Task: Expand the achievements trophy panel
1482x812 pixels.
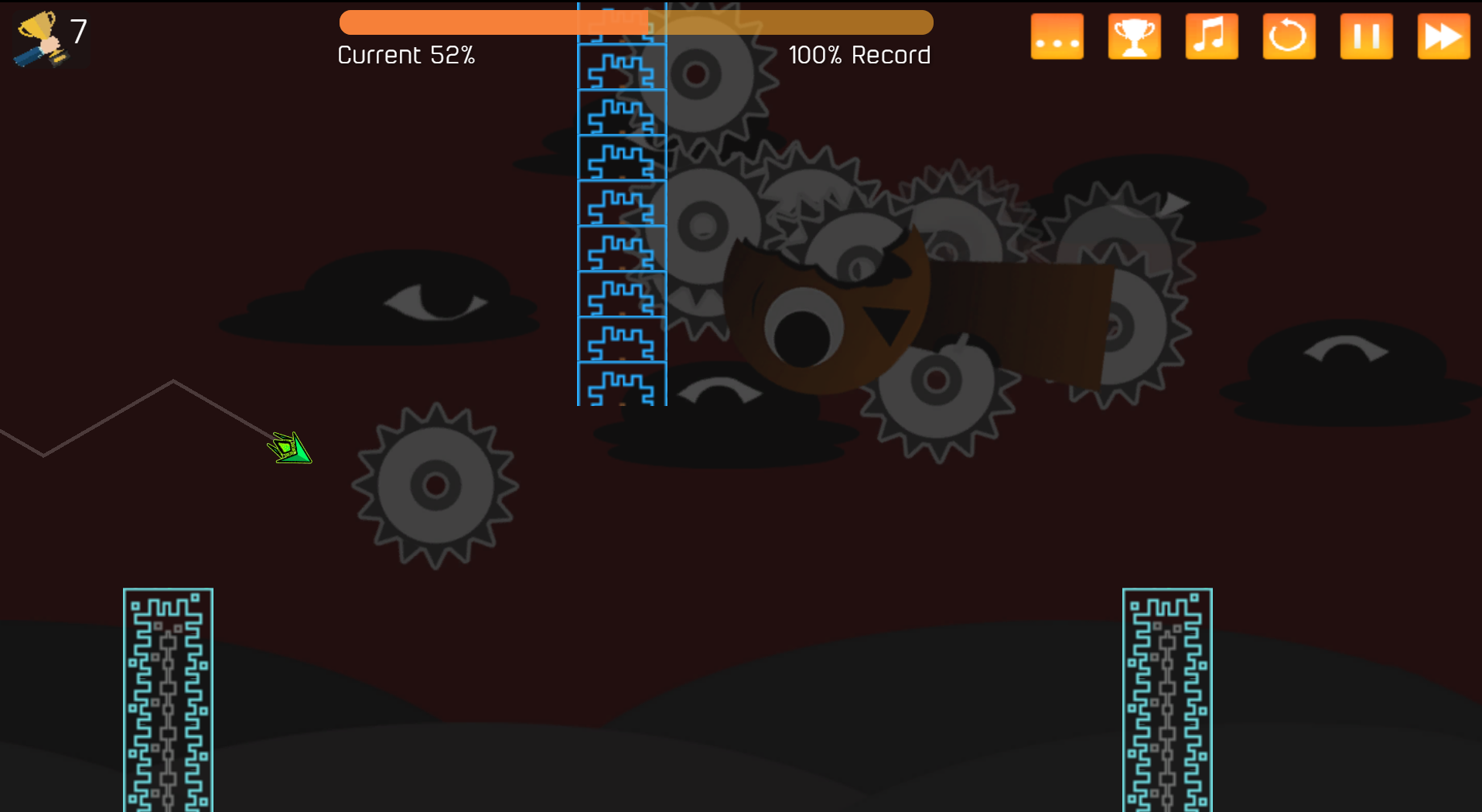Action: [1134, 36]
